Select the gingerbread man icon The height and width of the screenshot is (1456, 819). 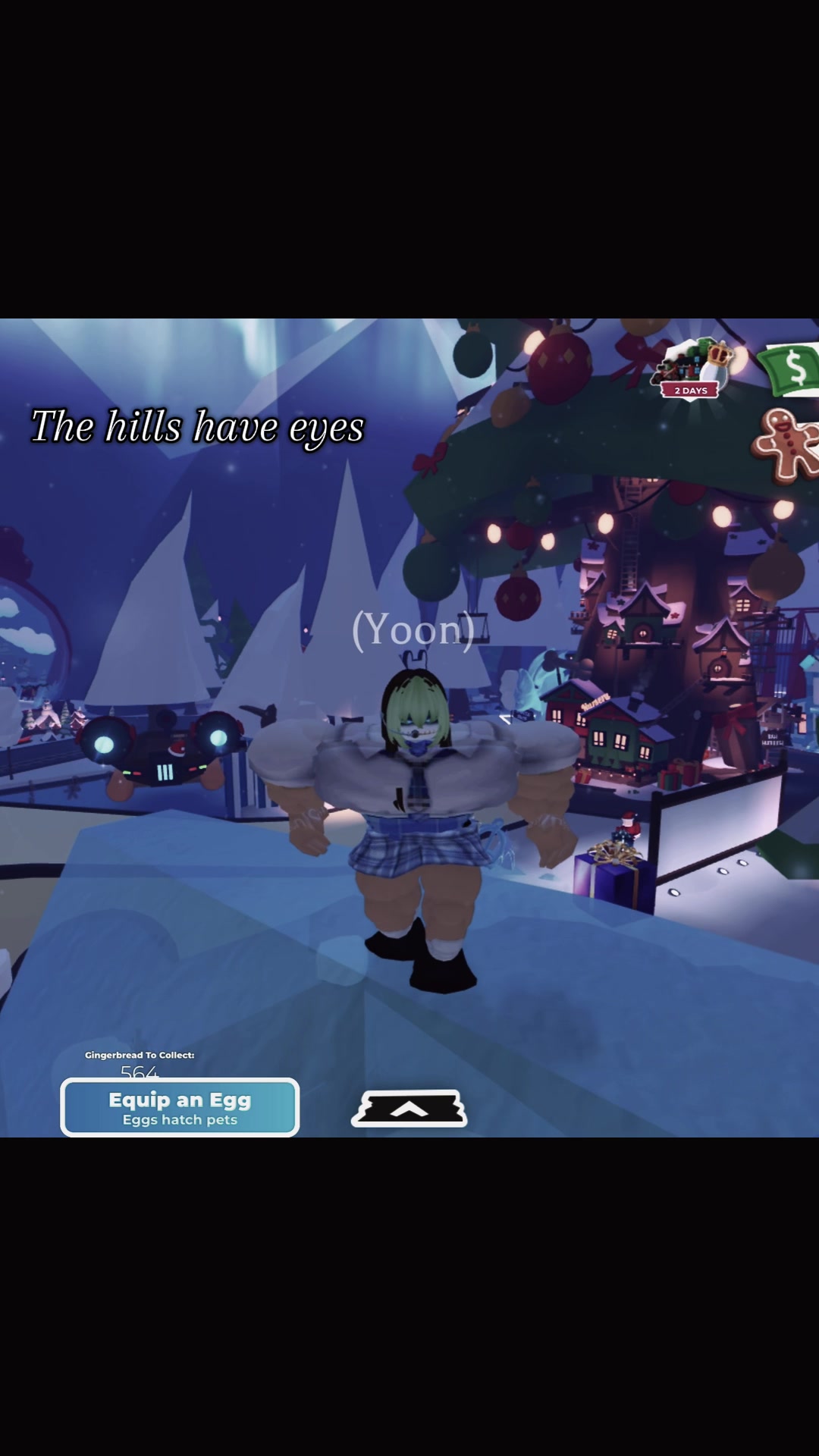[785, 446]
